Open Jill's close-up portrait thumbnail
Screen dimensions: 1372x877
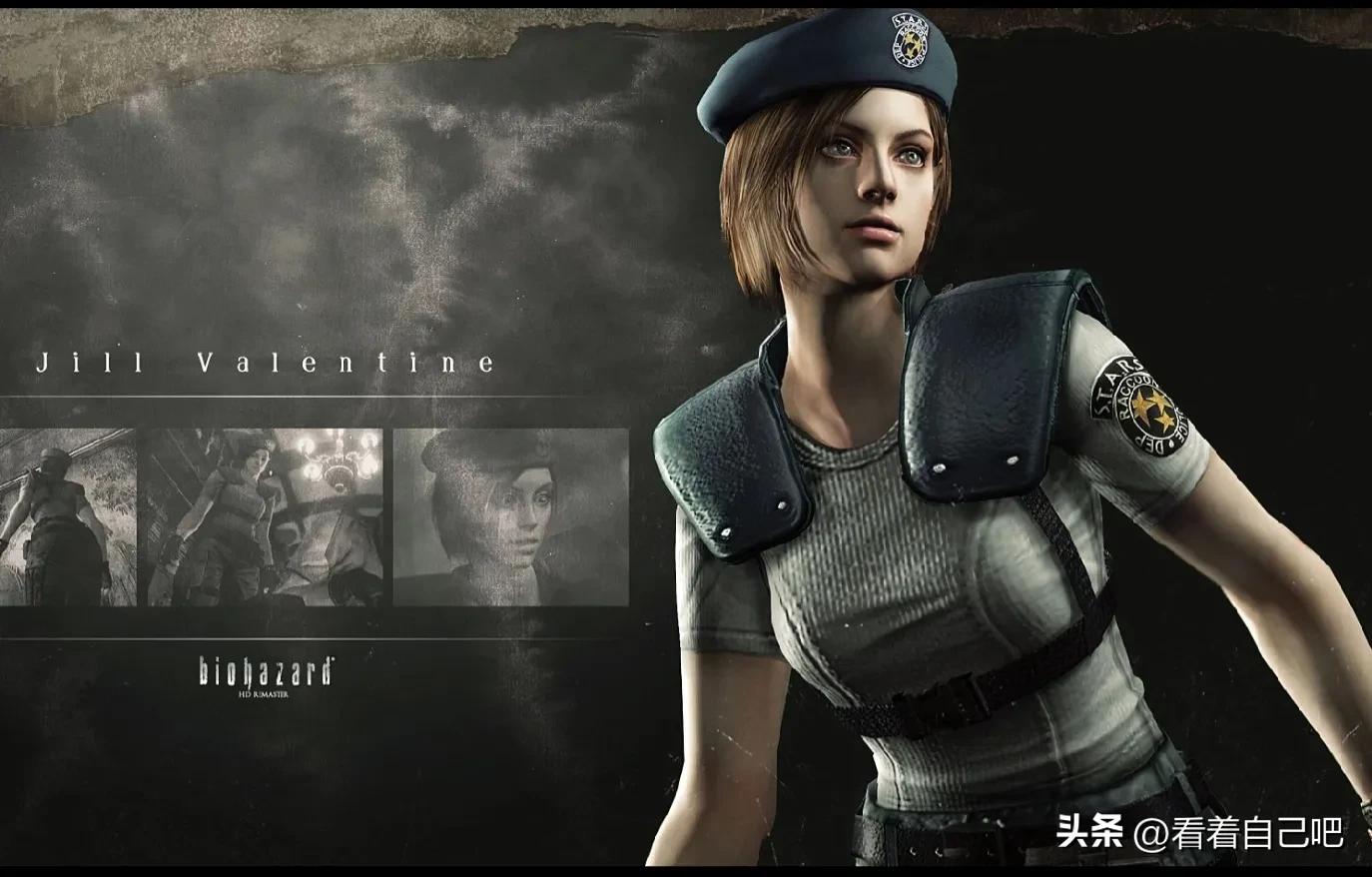[x=510, y=516]
